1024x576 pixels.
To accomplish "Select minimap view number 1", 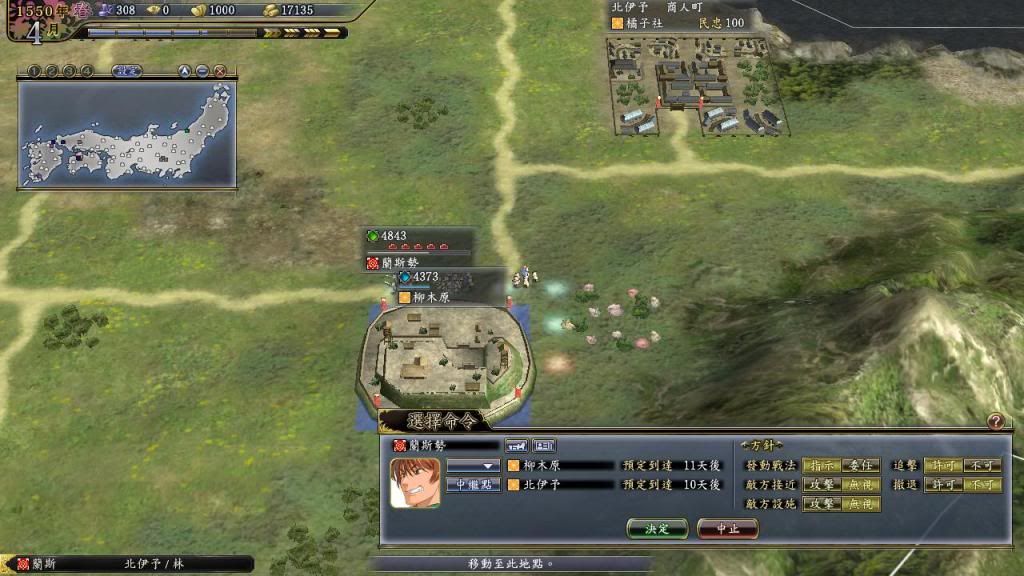I will (33, 71).
